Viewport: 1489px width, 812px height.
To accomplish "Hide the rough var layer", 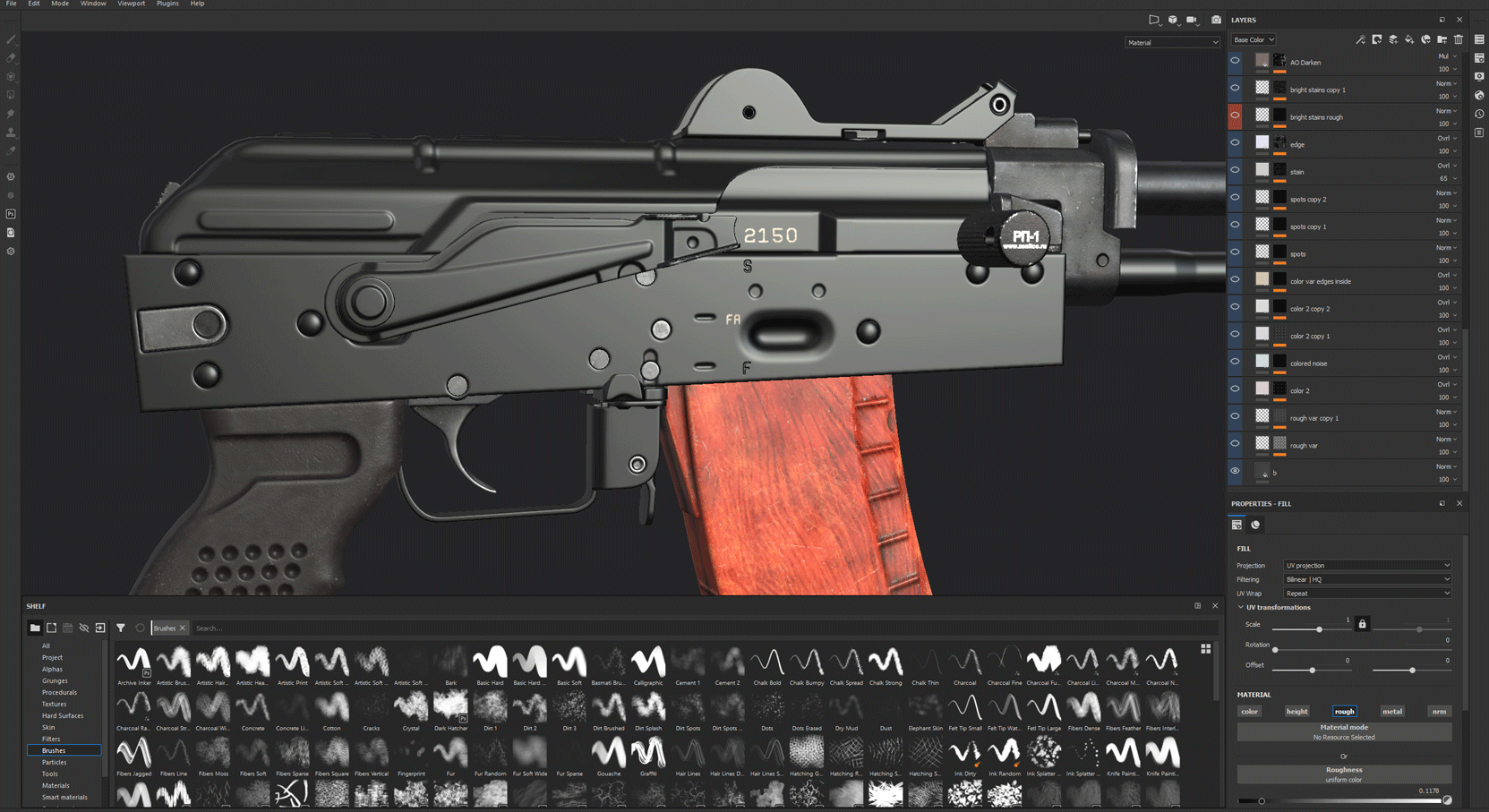I will (x=1235, y=443).
